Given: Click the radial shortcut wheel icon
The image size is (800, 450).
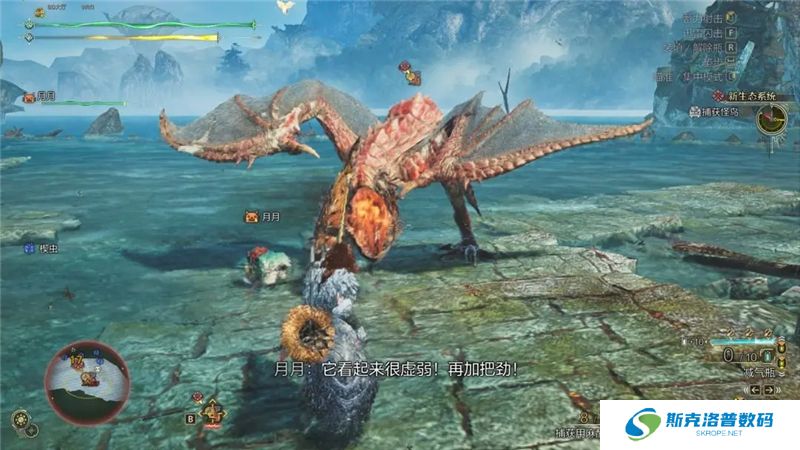Looking at the screenshot, I should coord(19,419).
